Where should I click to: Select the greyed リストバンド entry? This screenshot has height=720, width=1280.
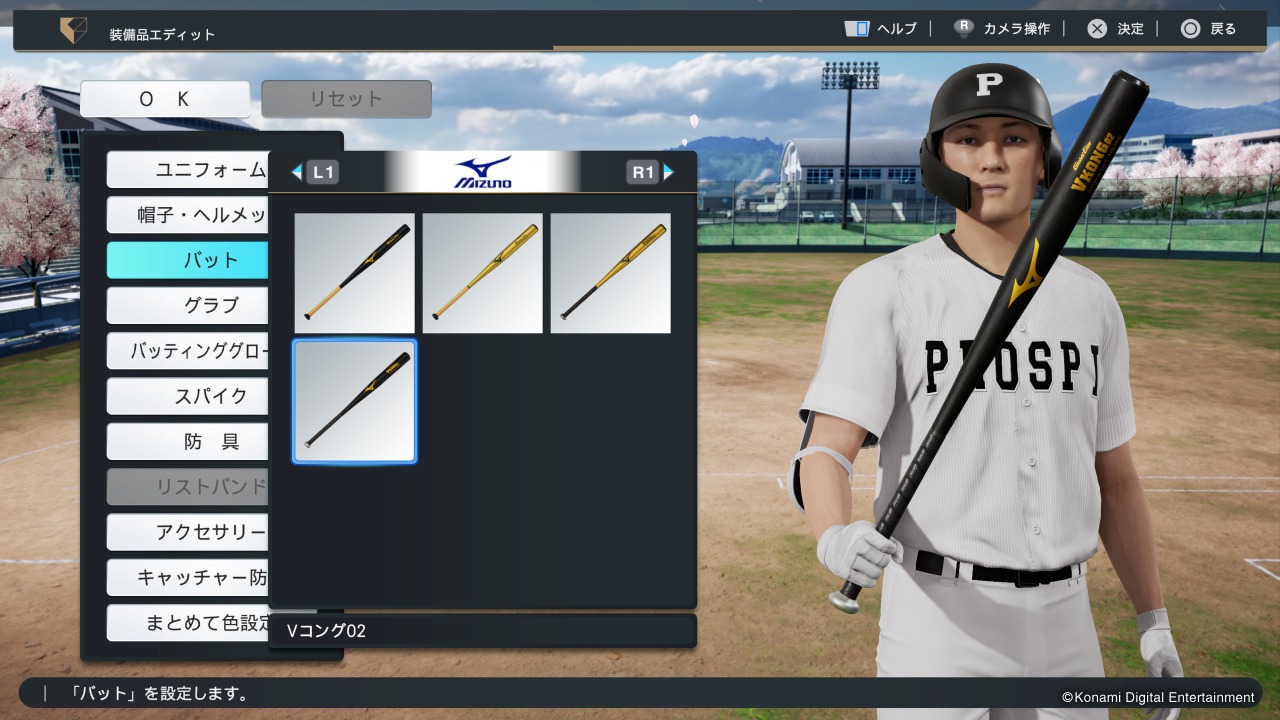(x=188, y=487)
